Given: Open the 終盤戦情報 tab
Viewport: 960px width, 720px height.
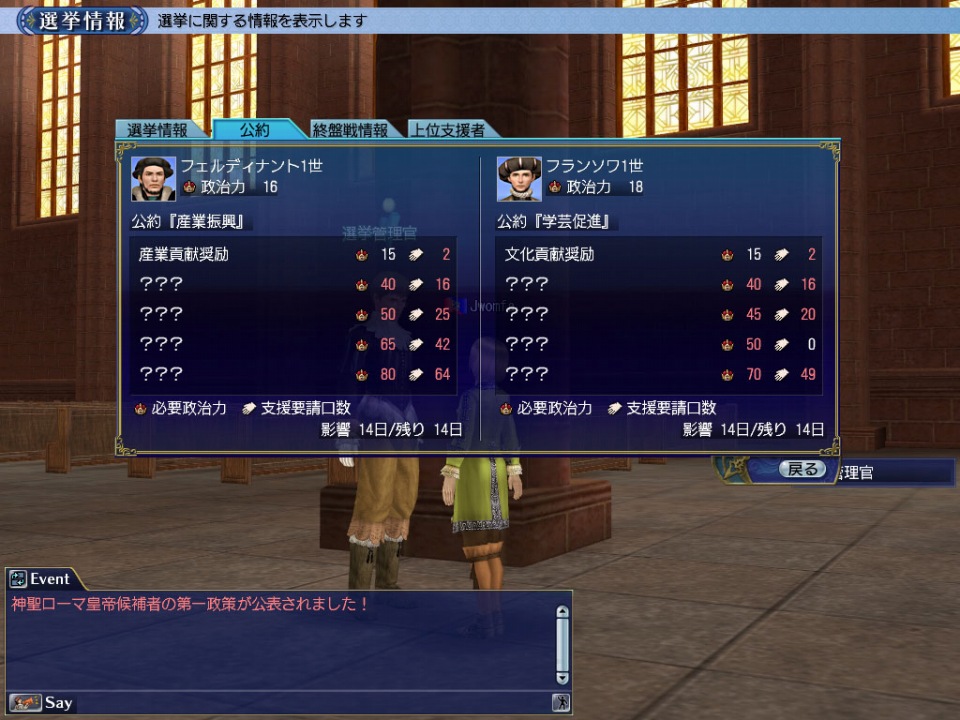Looking at the screenshot, I should 350,130.
